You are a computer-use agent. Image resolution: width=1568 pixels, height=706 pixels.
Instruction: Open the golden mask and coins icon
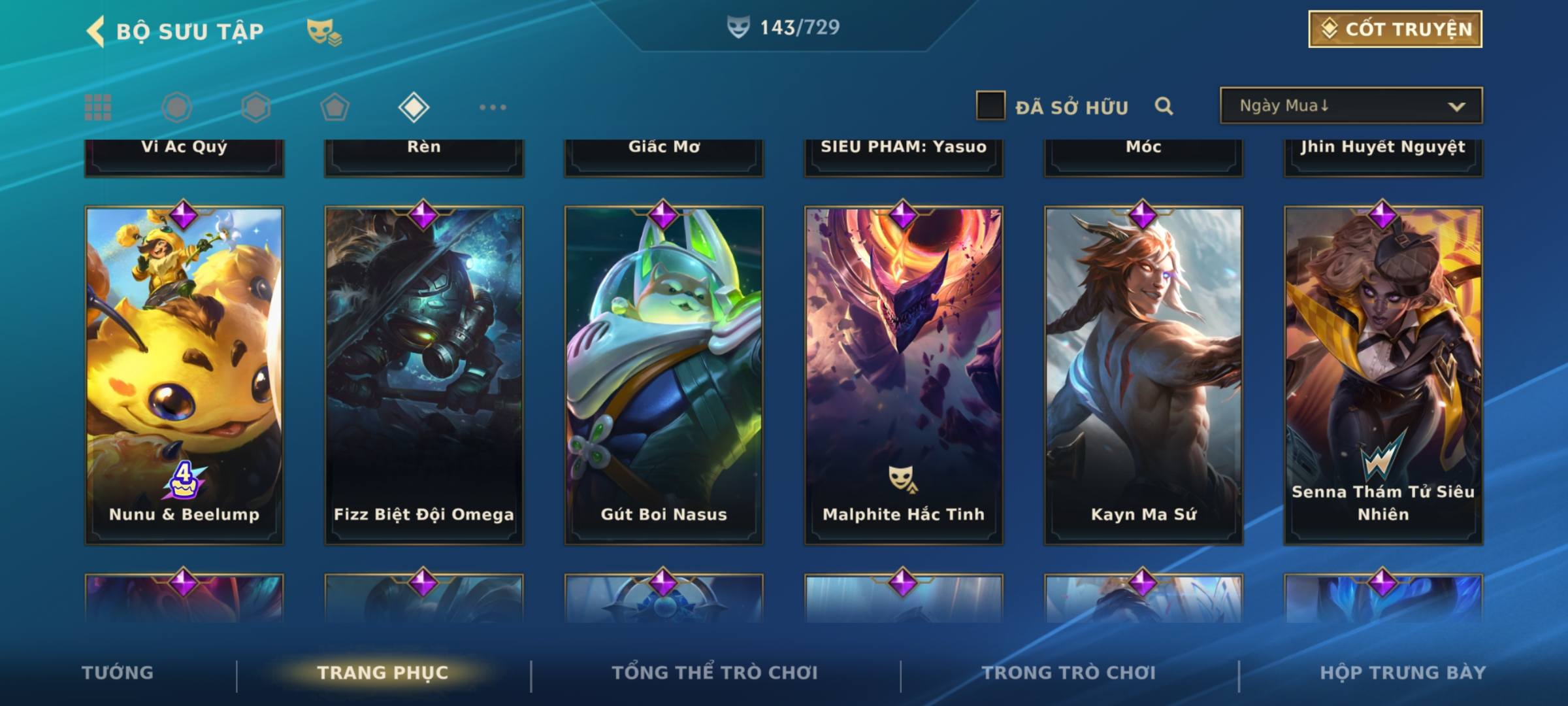324,31
